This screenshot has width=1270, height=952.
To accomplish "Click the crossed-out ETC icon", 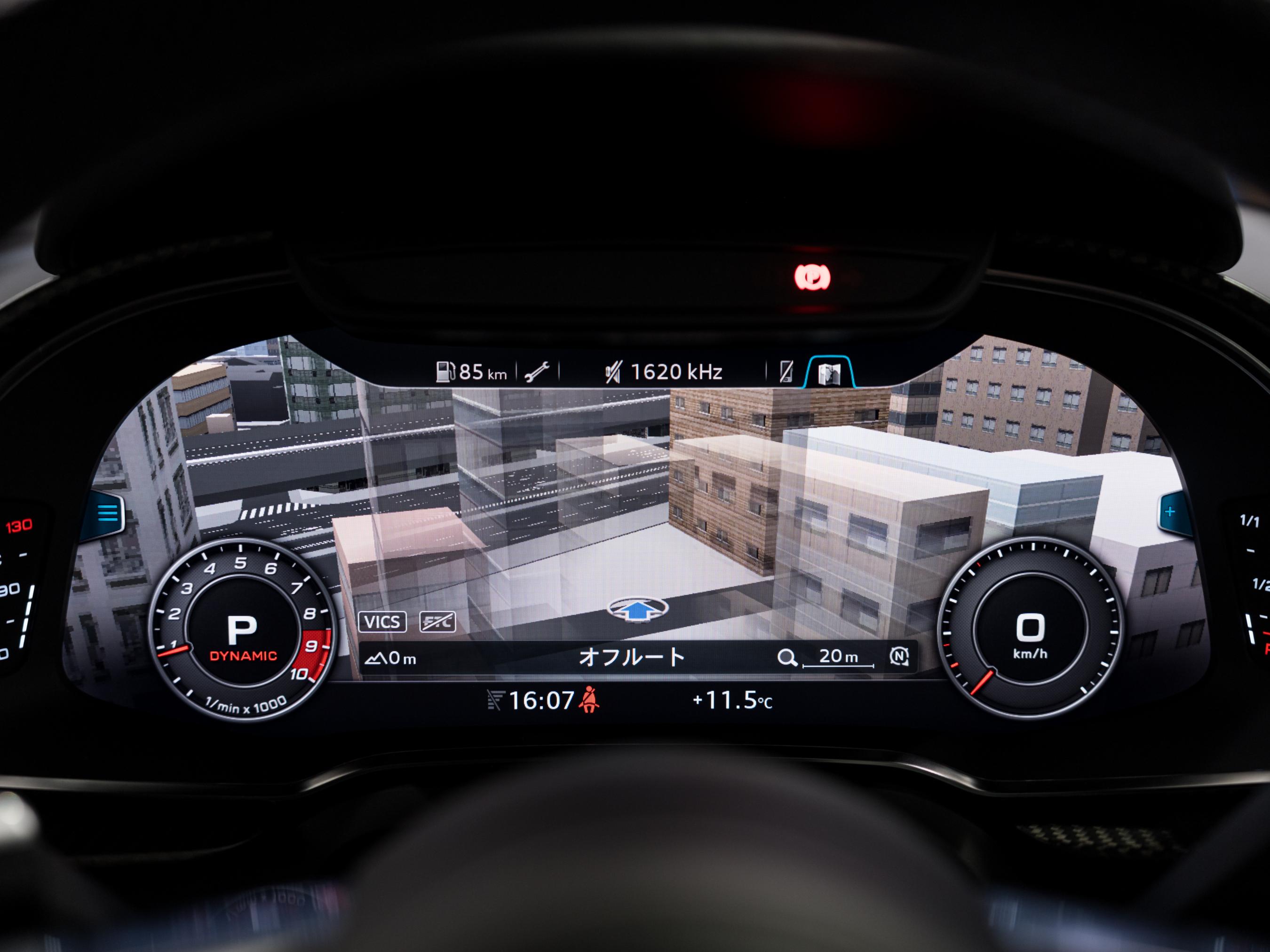I will click(437, 622).
